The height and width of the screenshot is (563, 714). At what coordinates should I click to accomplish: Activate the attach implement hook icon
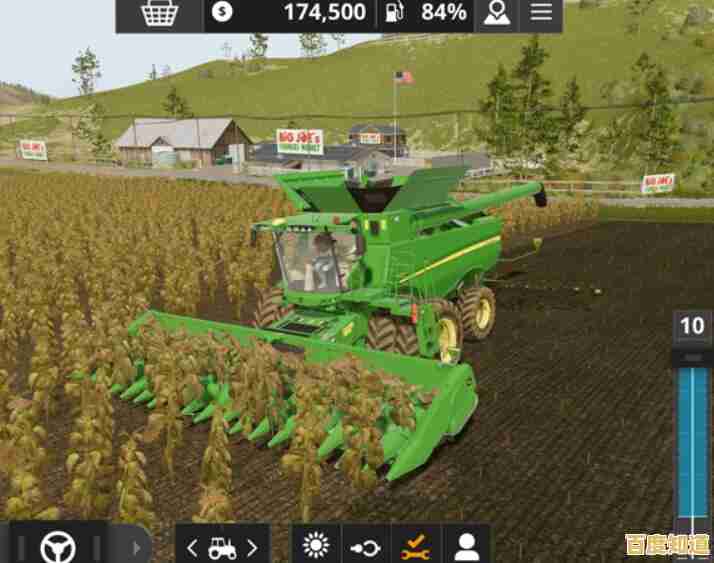pyautogui.click(x=365, y=547)
